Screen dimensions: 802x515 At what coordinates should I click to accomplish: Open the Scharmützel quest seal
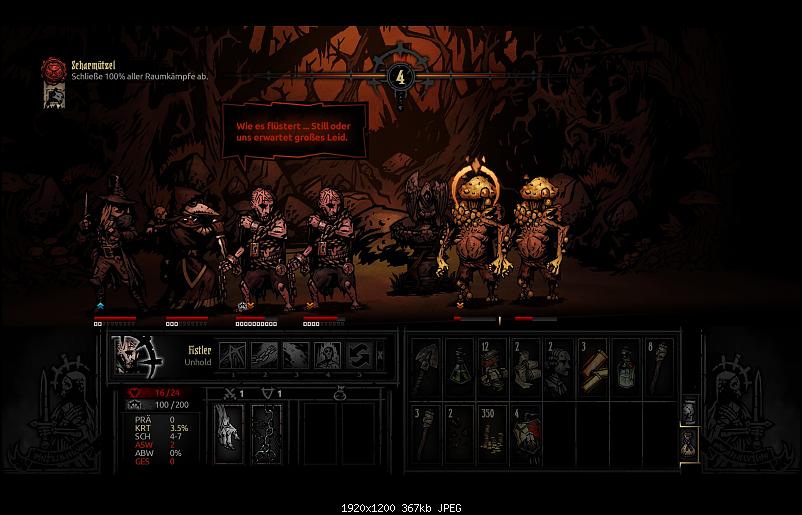(53, 69)
